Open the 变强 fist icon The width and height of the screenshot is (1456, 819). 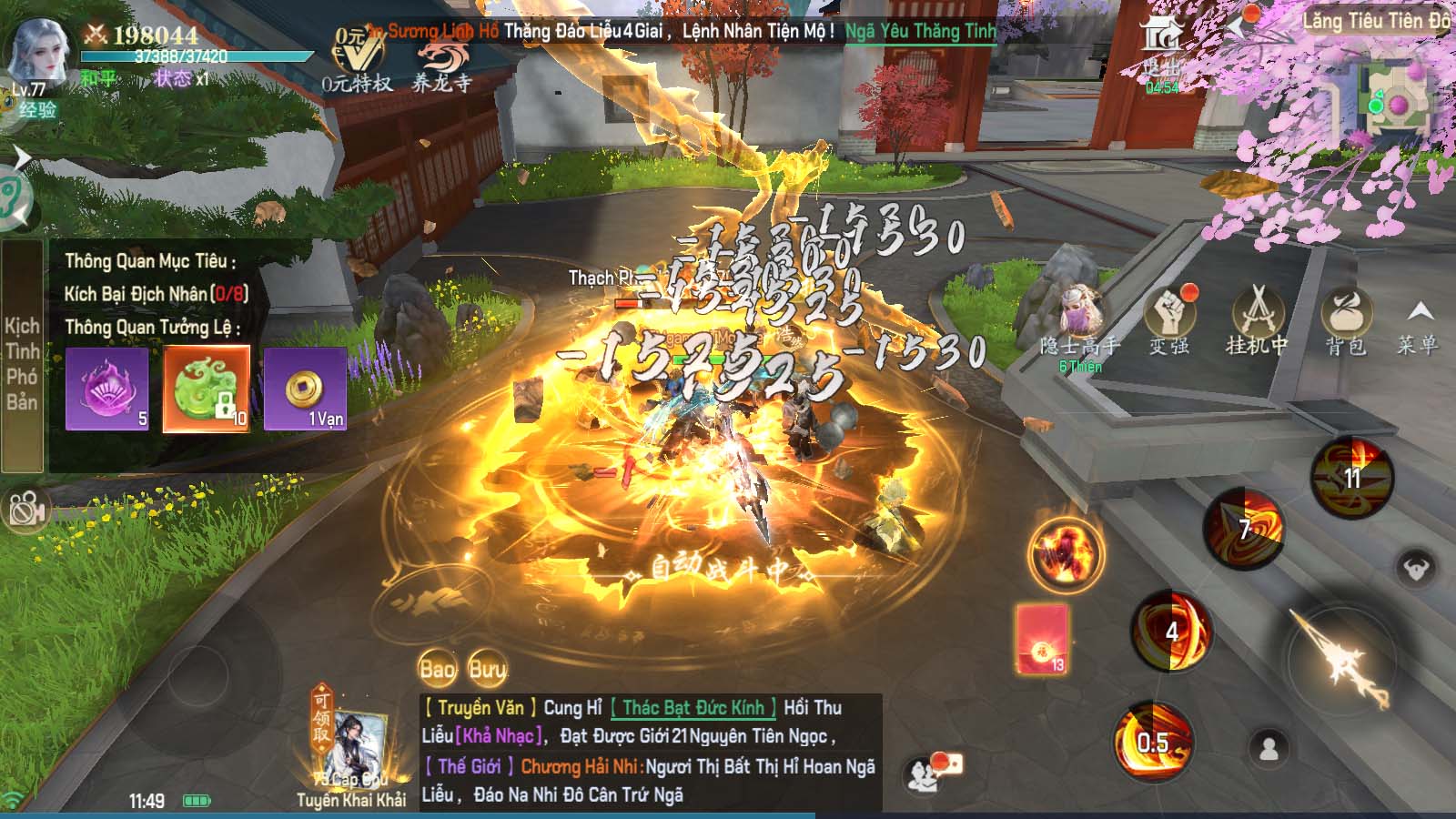pyautogui.click(x=1169, y=318)
